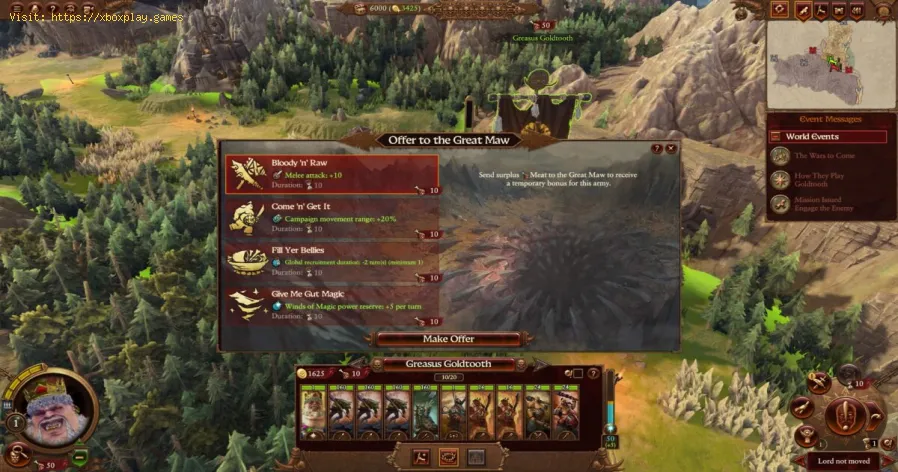Open The Wars to Come event message

[x=827, y=156]
